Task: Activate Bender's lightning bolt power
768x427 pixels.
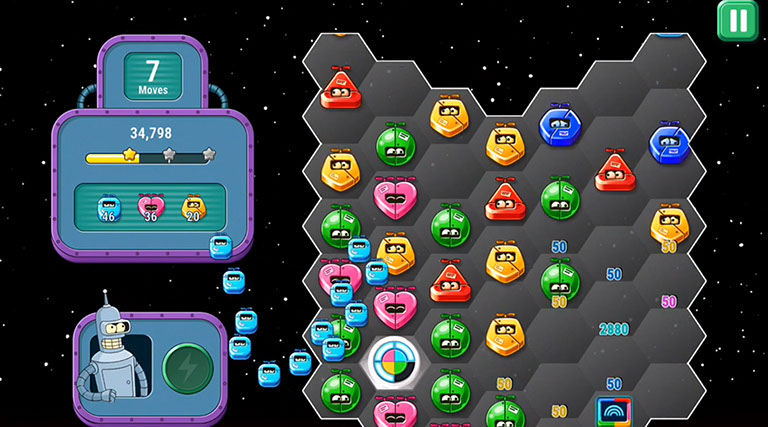Action: click(186, 367)
